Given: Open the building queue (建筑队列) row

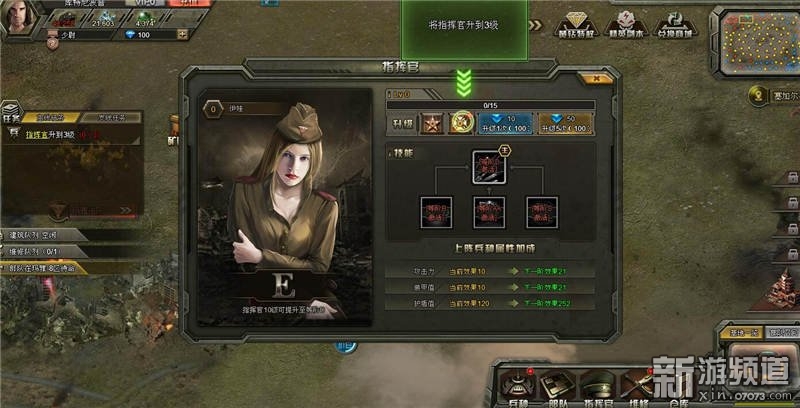Looking at the screenshot, I should [x=60, y=235].
